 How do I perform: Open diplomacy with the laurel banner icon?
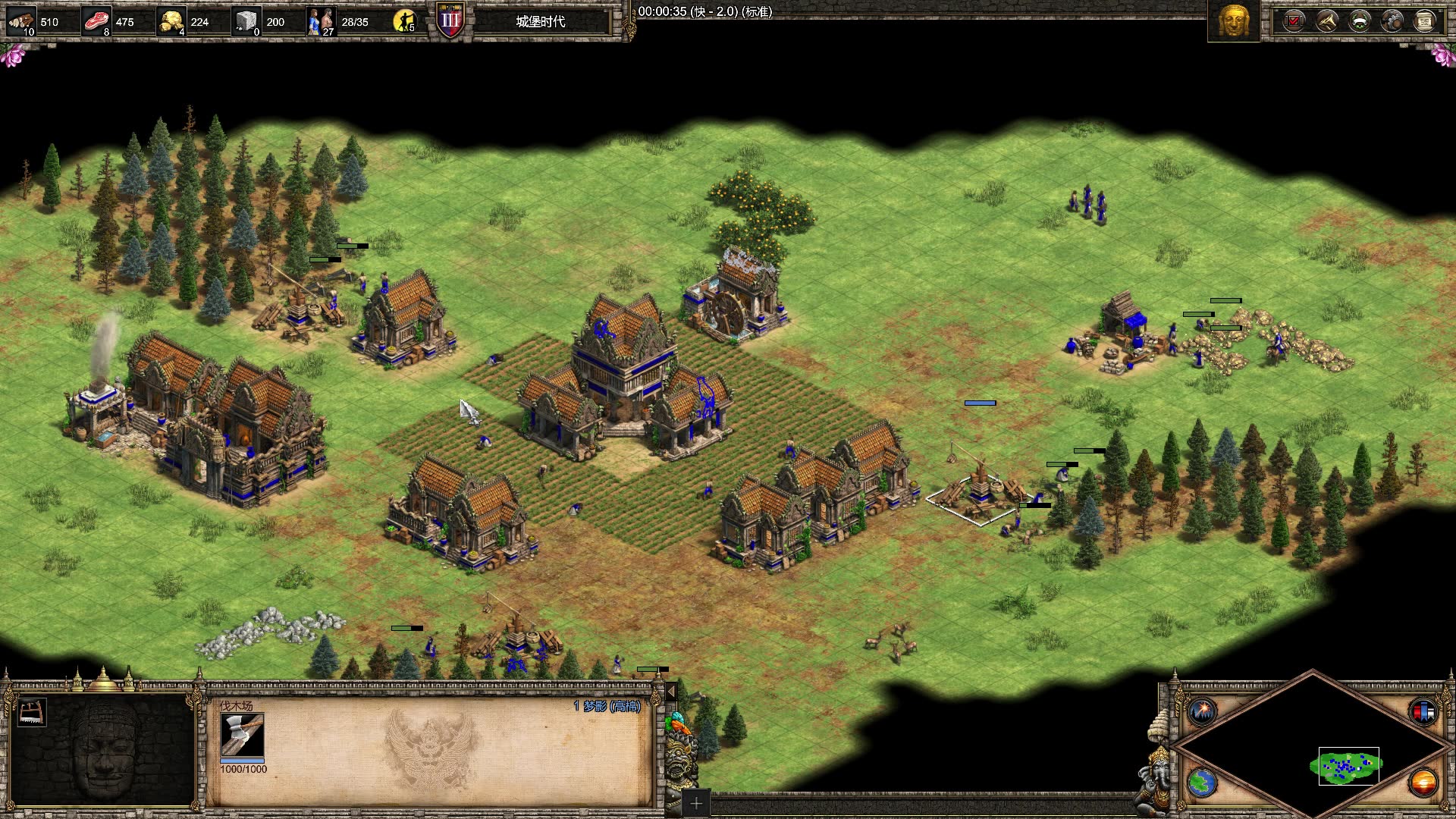click(1360, 21)
